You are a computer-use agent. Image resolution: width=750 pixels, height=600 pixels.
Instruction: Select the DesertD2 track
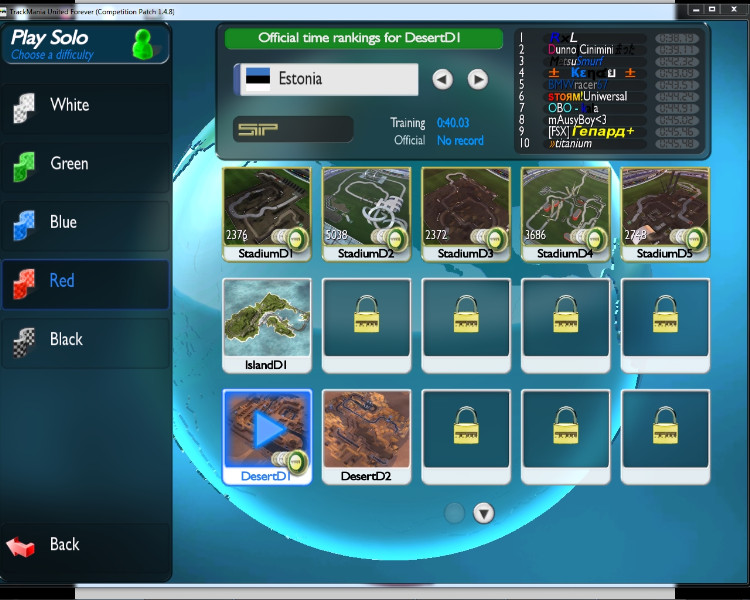[x=366, y=430]
